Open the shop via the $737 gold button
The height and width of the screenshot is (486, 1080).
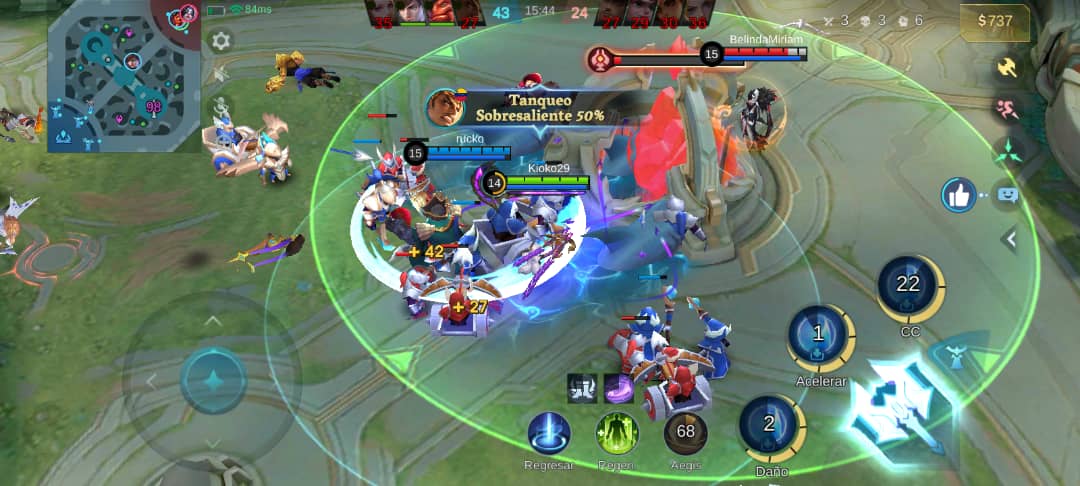994,22
